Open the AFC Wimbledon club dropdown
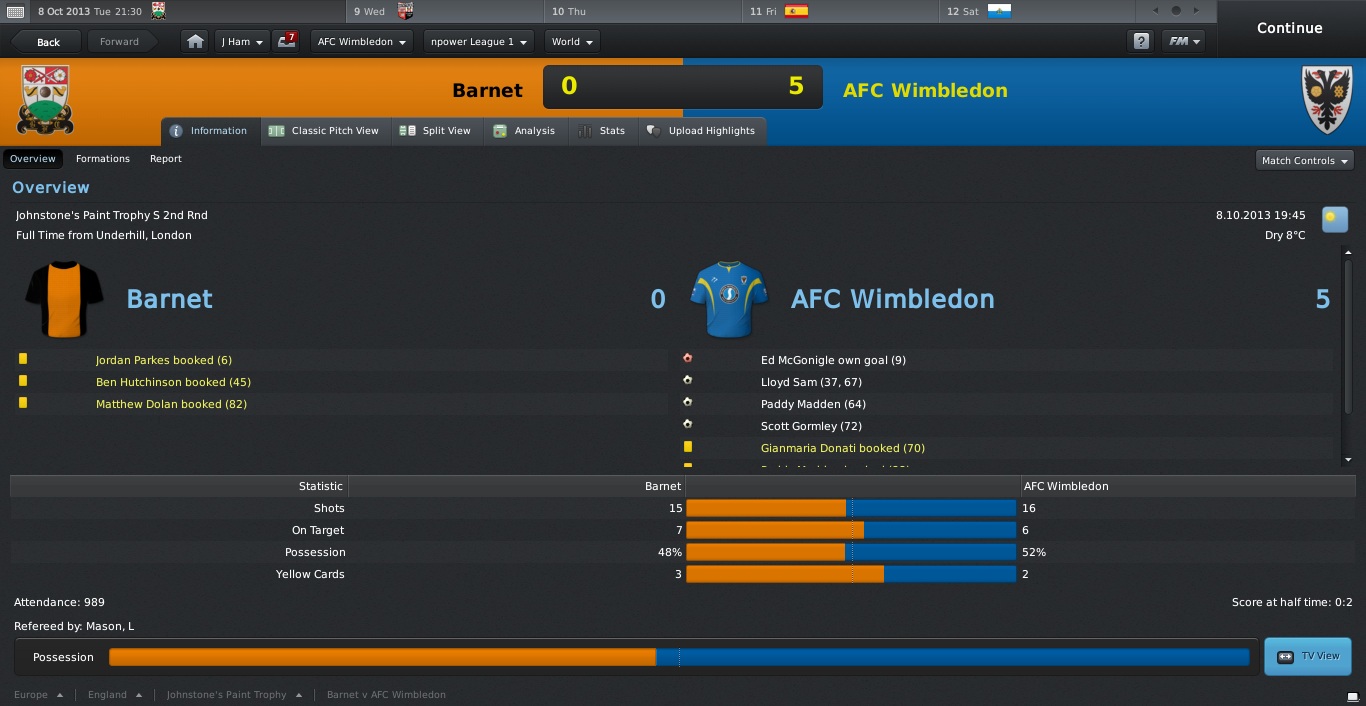Viewport: 1366px width, 706px height. click(x=361, y=42)
